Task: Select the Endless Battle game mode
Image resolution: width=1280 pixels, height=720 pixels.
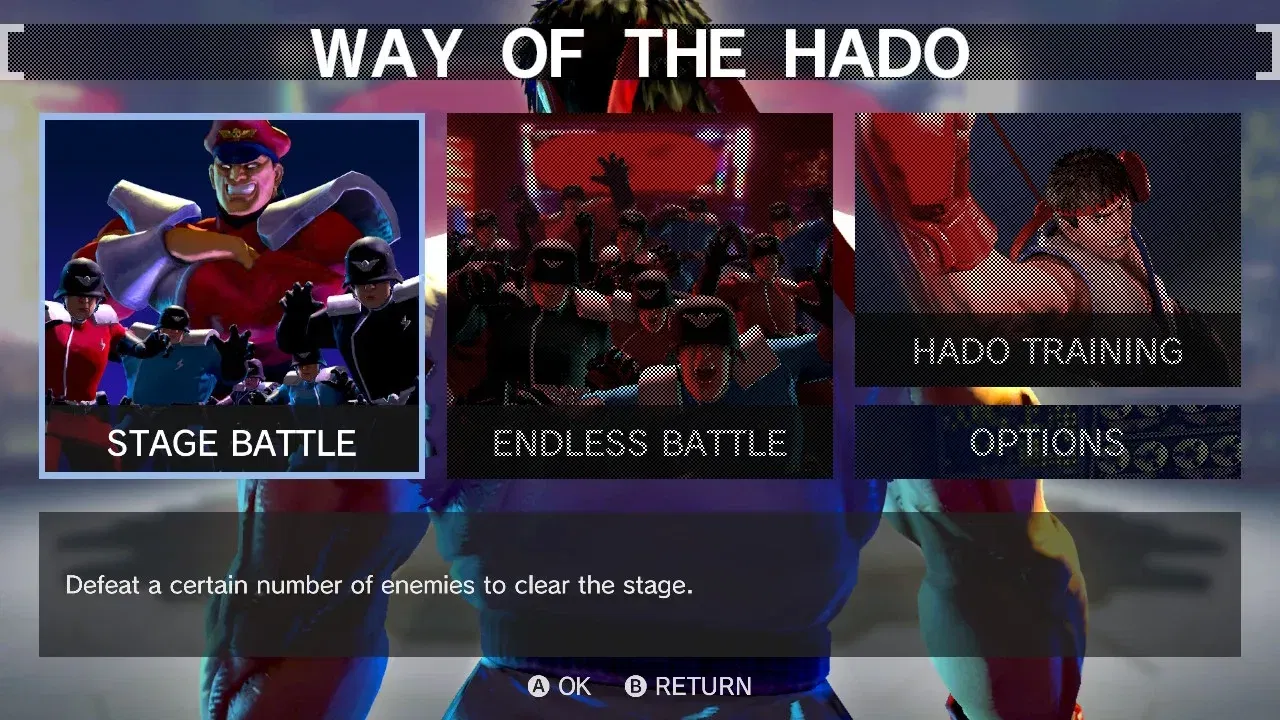Action: 639,295
